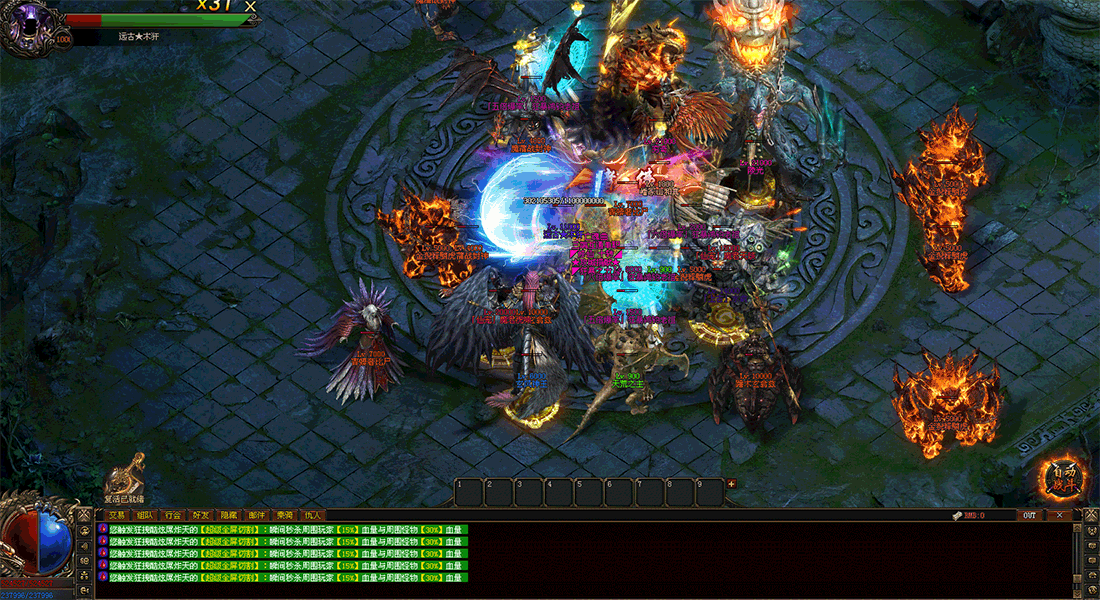Click the crossed swords icon right of chat
The image size is (1100, 600).
coord(1091,515)
